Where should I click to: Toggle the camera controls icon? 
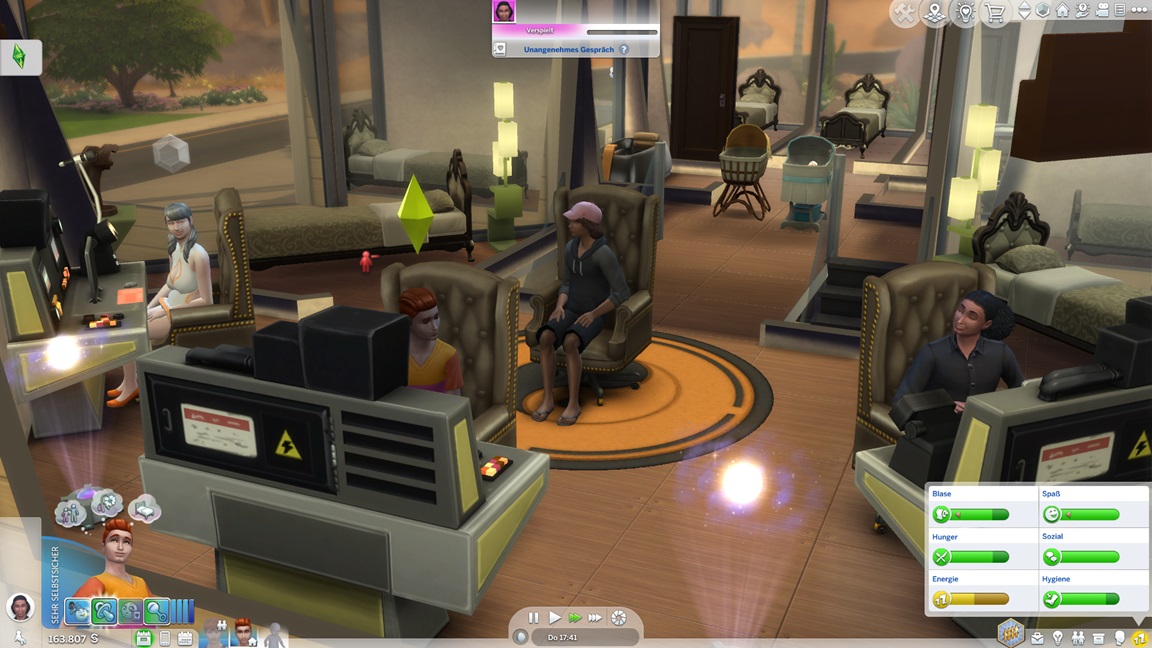click(x=1101, y=10)
